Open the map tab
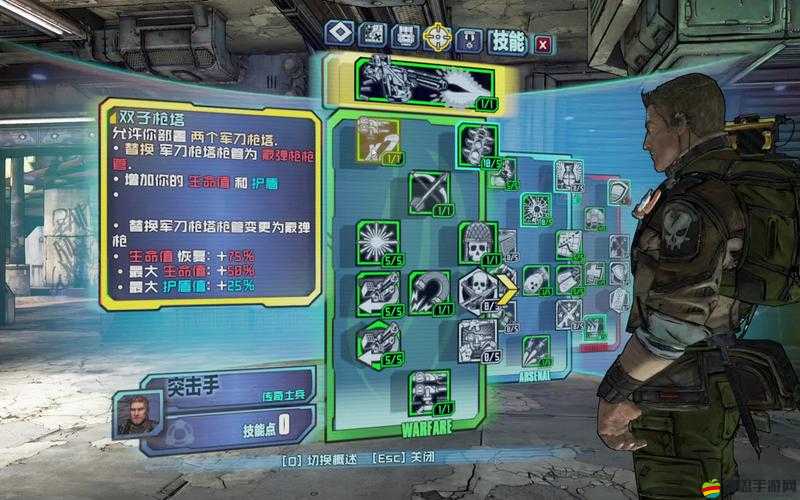 tap(372, 37)
